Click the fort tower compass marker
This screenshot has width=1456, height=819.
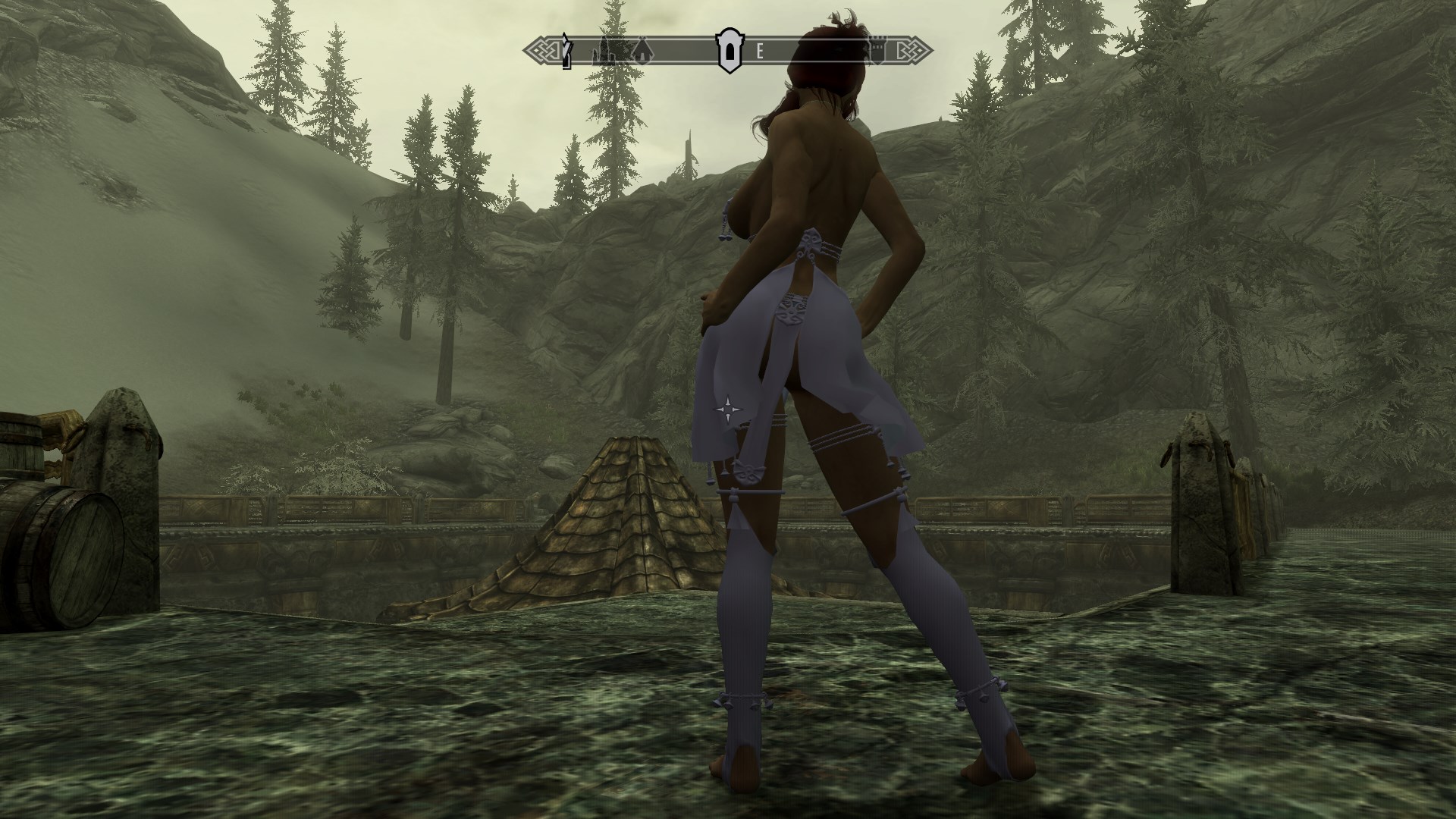[x=877, y=51]
